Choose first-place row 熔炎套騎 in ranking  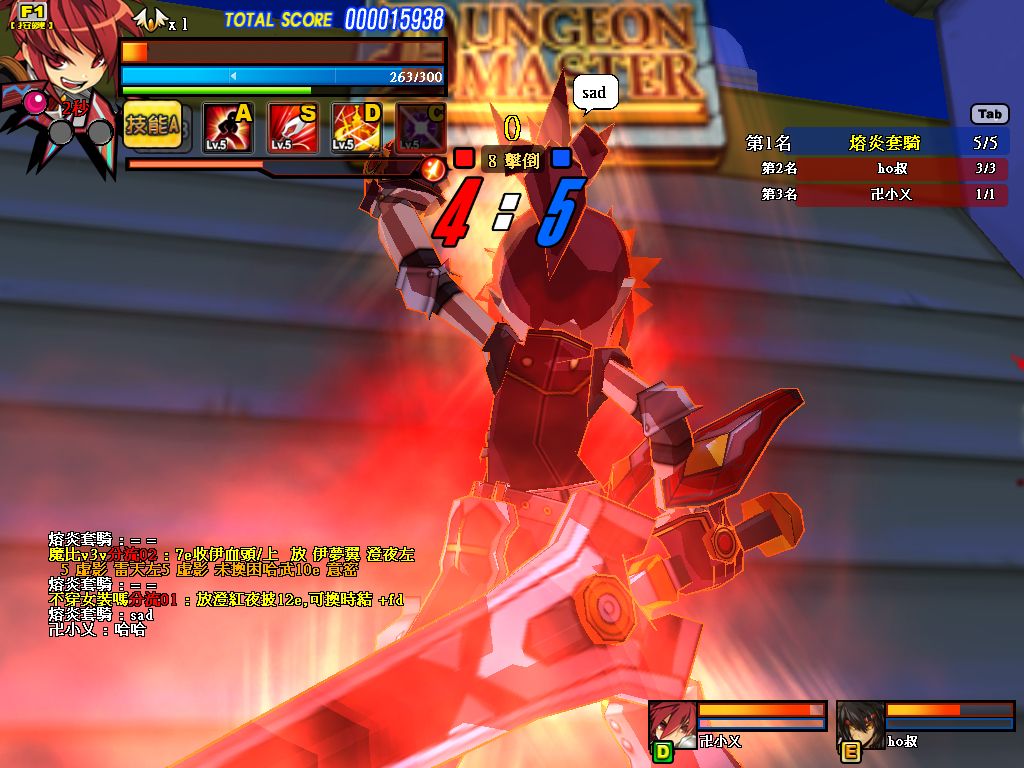(x=884, y=143)
